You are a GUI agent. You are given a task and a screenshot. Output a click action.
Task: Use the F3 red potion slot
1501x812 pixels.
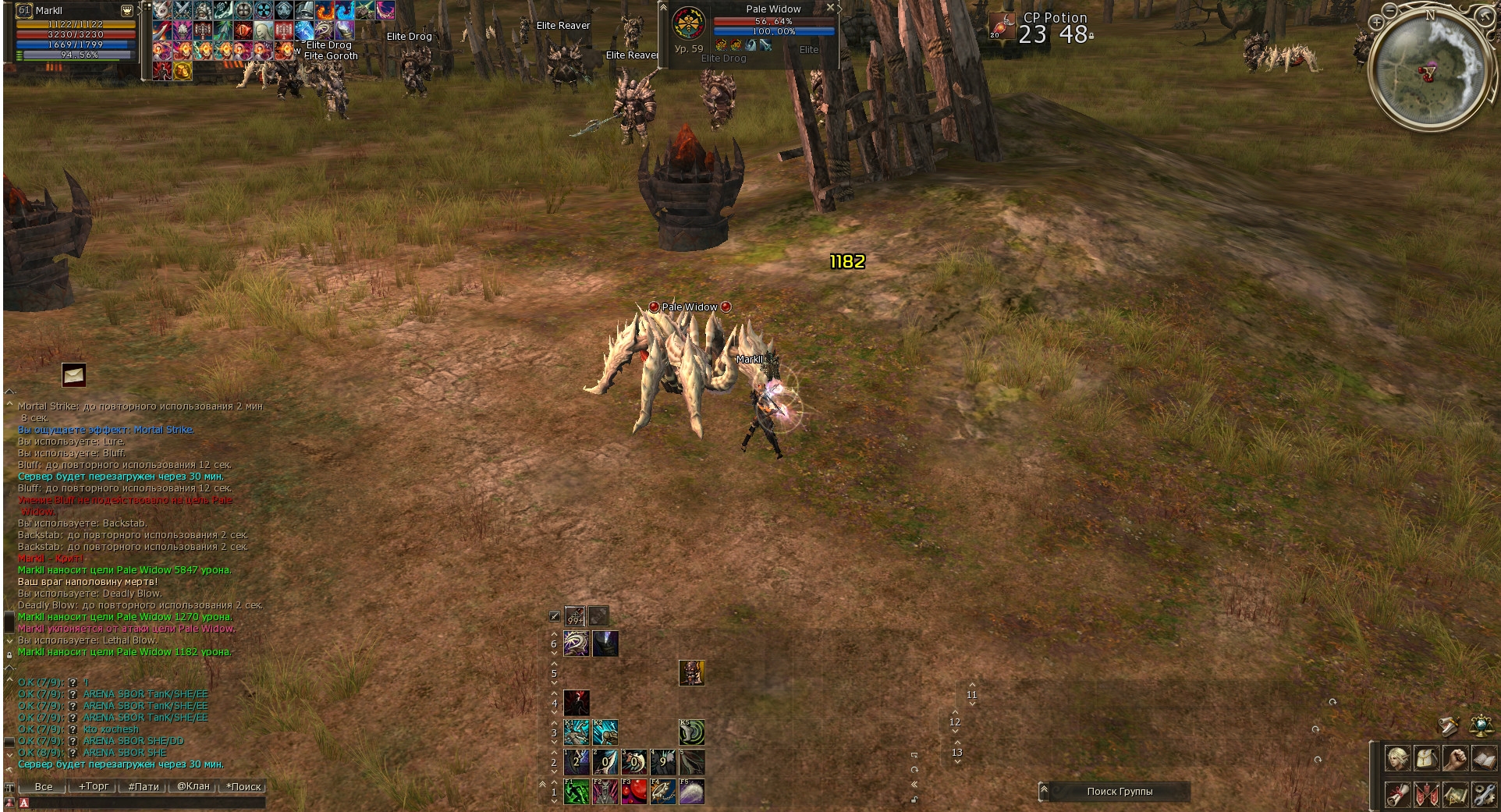click(x=634, y=792)
